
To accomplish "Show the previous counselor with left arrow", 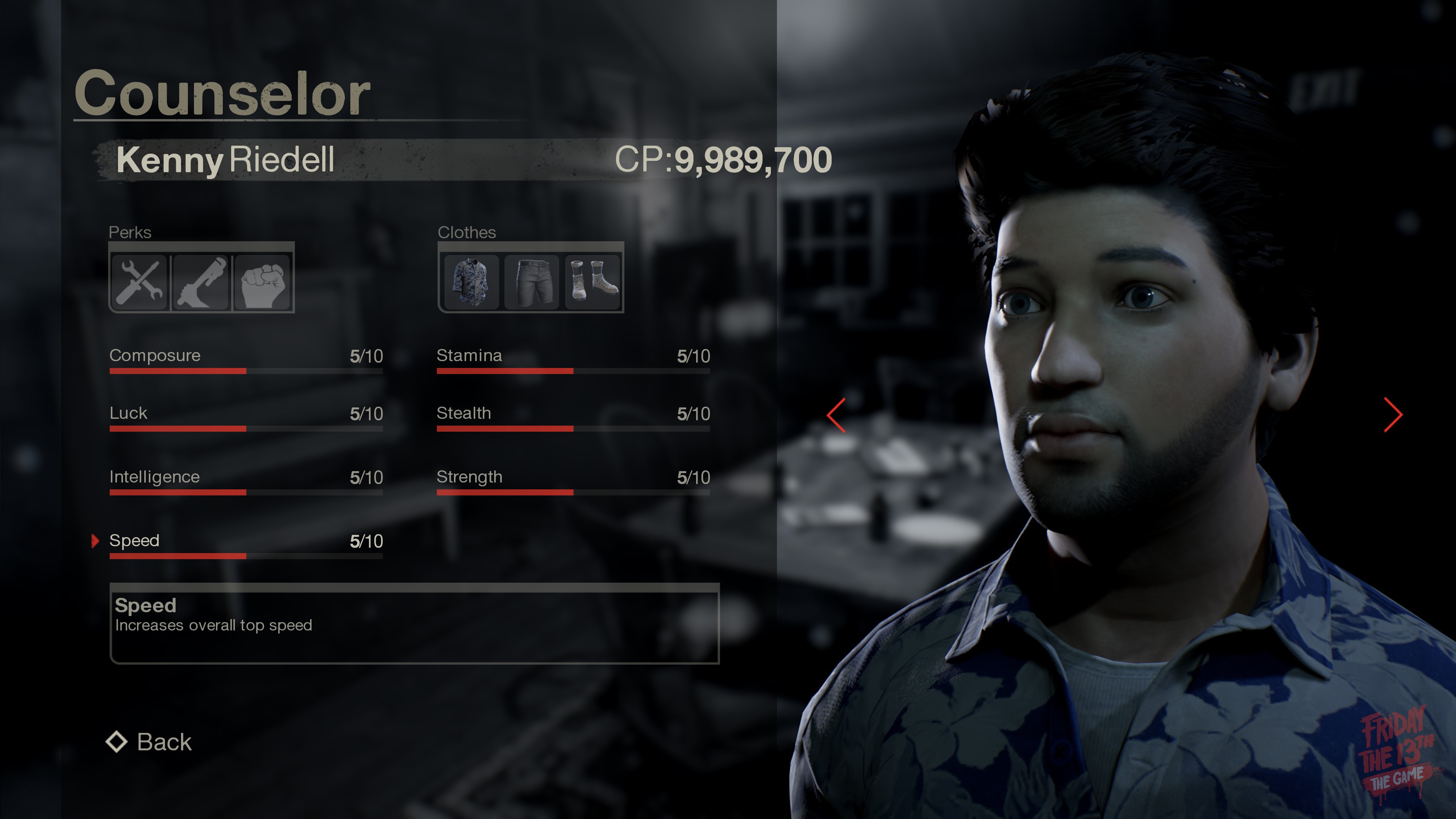I will [x=837, y=415].
